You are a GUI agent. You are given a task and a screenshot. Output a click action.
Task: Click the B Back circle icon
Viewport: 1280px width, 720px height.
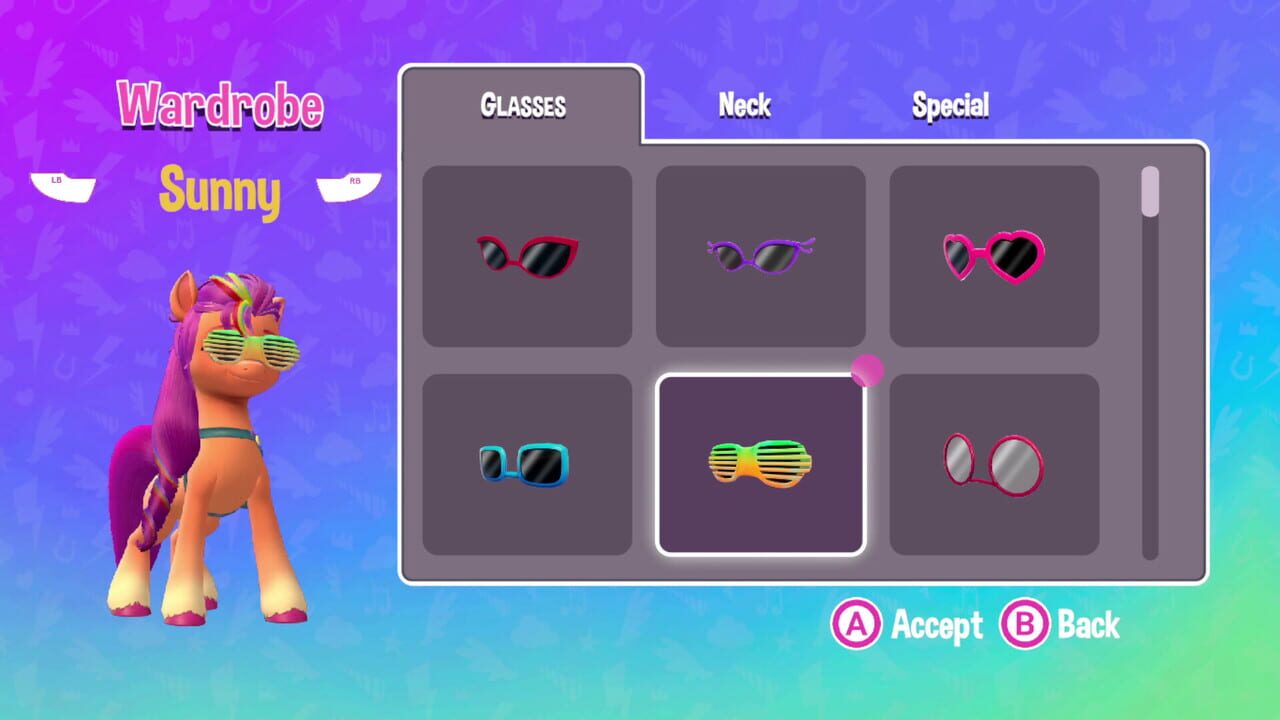tap(1027, 625)
